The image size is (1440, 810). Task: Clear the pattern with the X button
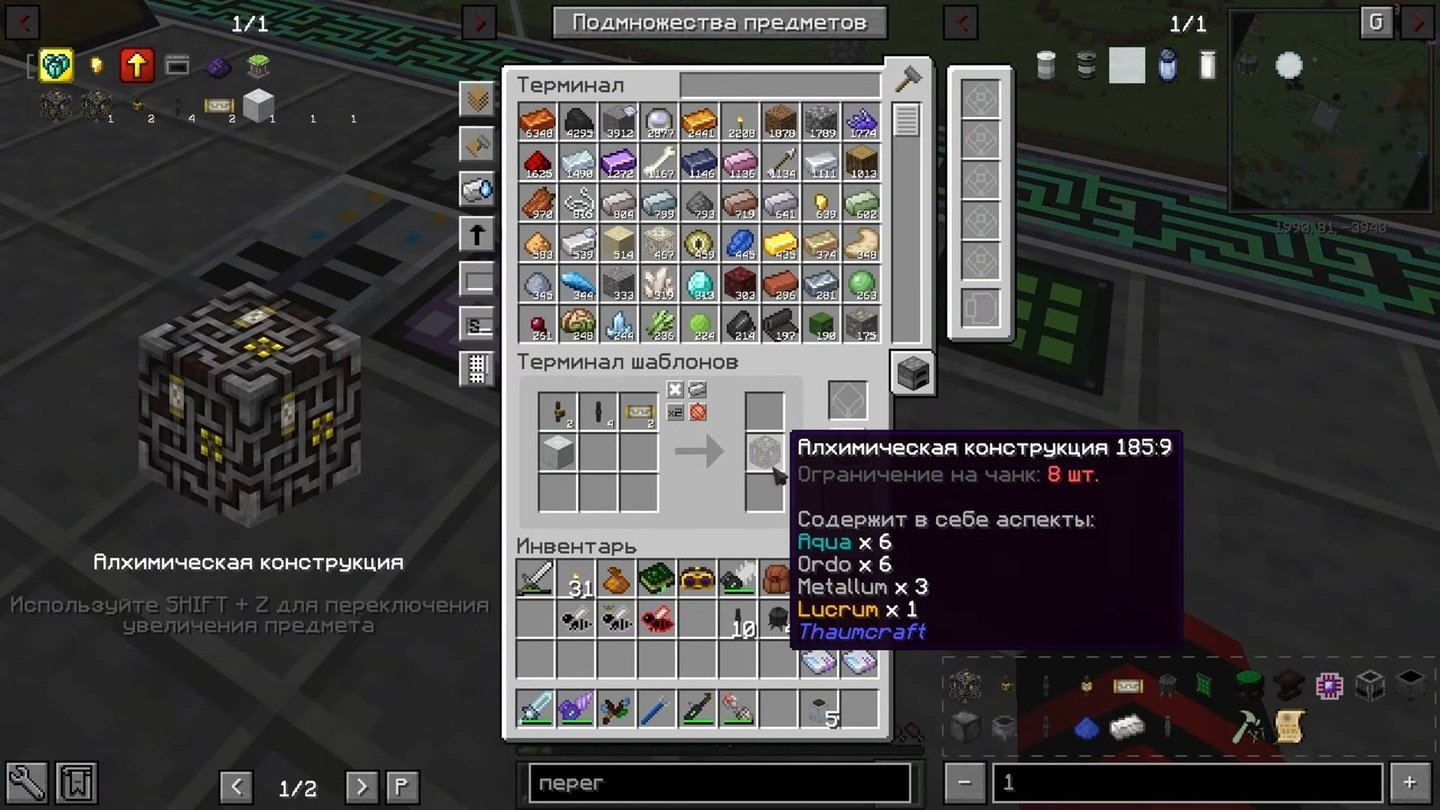[x=675, y=389]
